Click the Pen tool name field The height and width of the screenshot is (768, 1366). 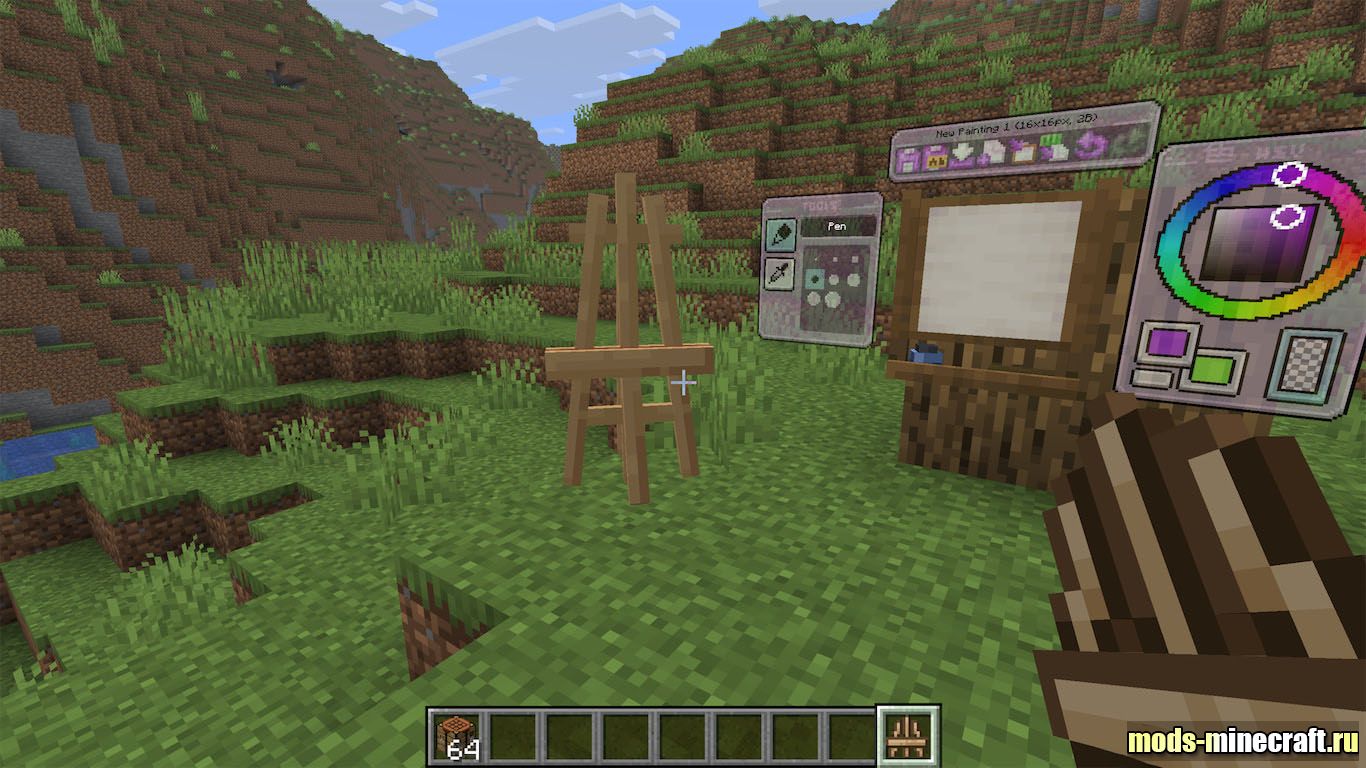click(837, 228)
